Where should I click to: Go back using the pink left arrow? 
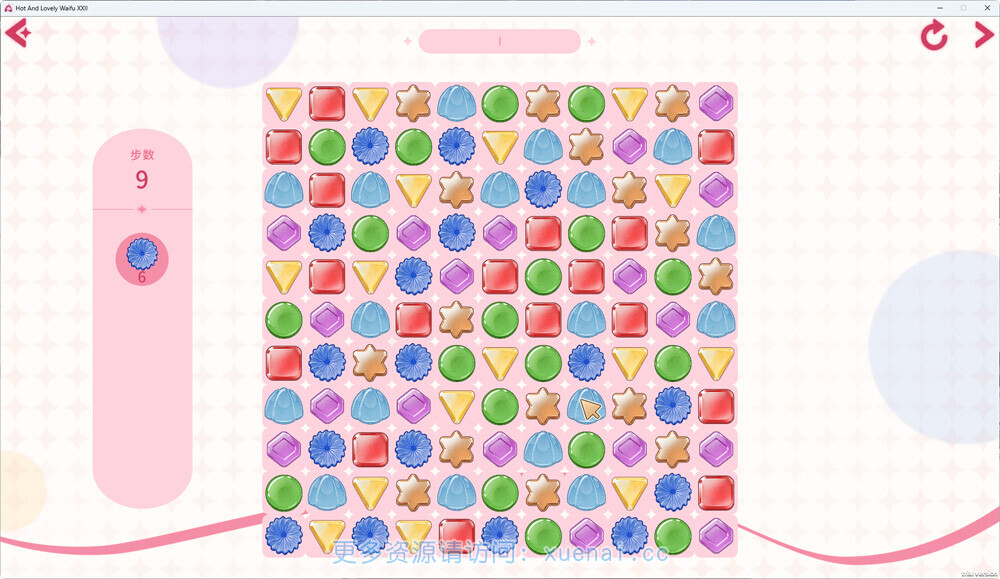(x=17, y=34)
